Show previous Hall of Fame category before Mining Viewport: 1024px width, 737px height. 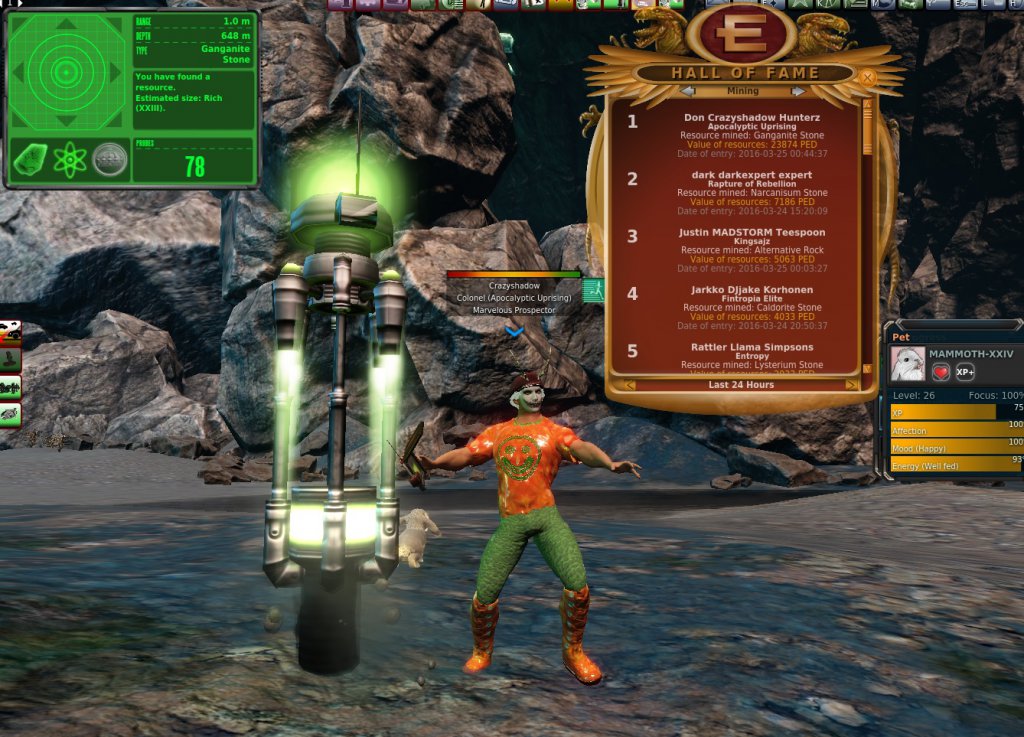pyautogui.click(x=687, y=91)
